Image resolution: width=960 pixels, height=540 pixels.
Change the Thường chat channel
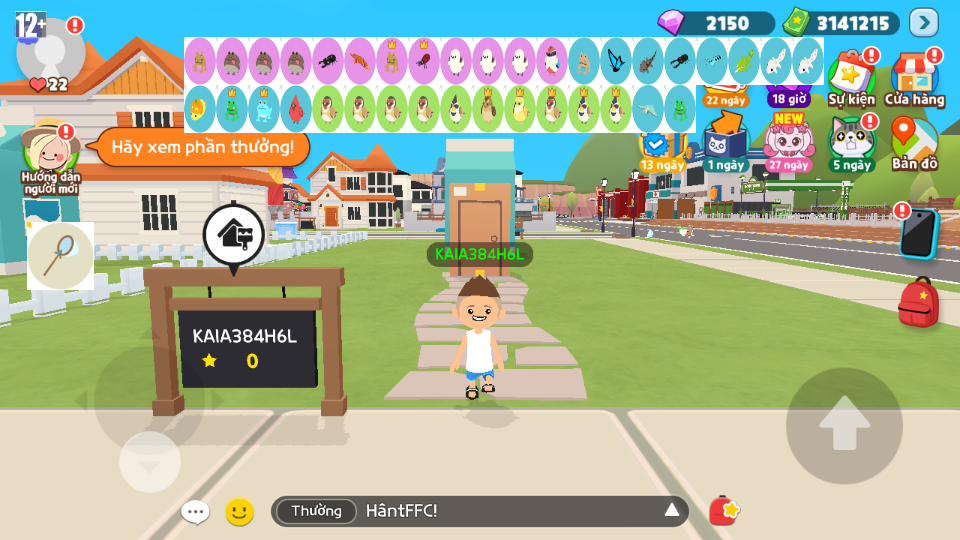point(316,511)
